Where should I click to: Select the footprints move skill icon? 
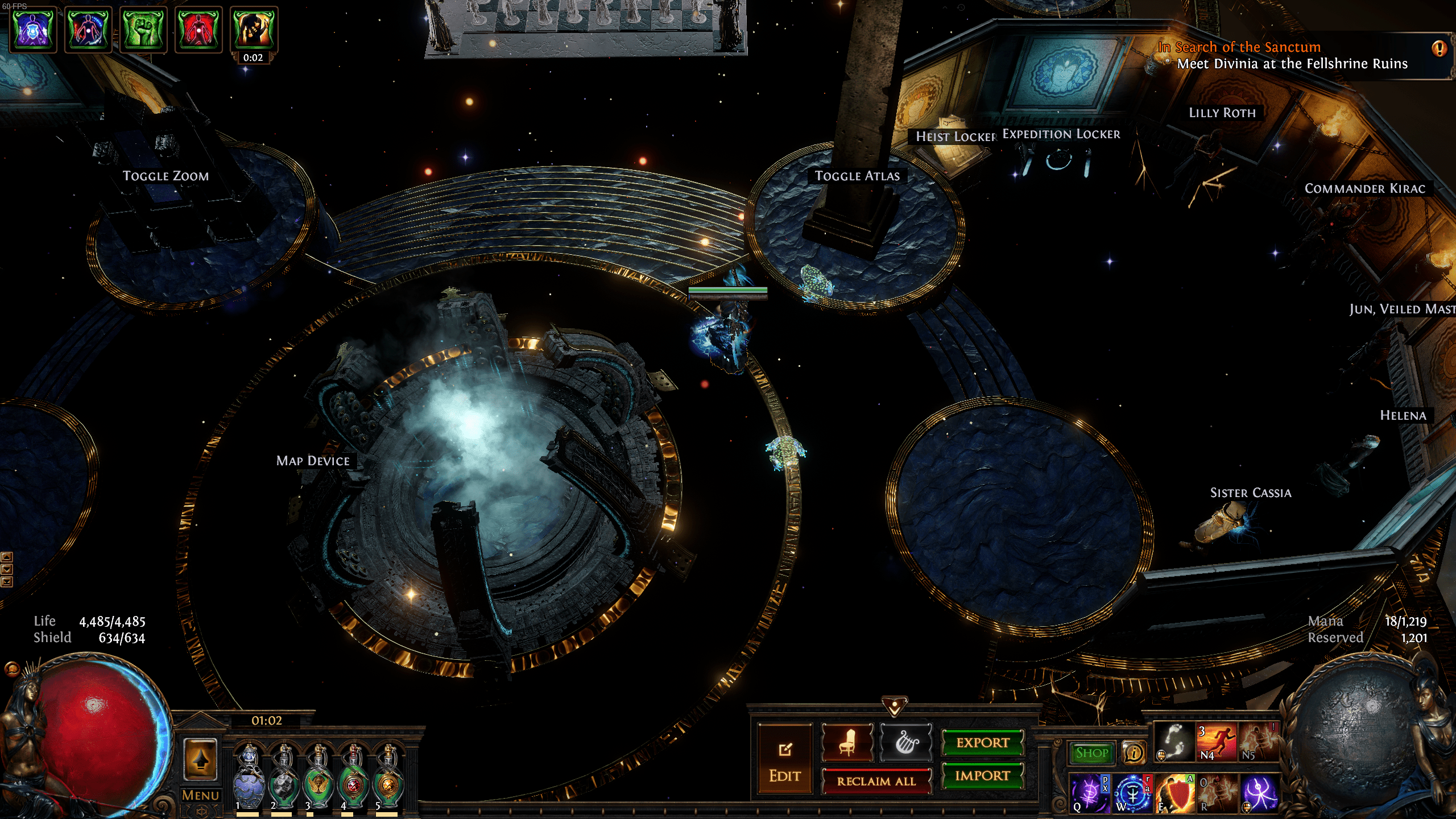click(x=1174, y=743)
